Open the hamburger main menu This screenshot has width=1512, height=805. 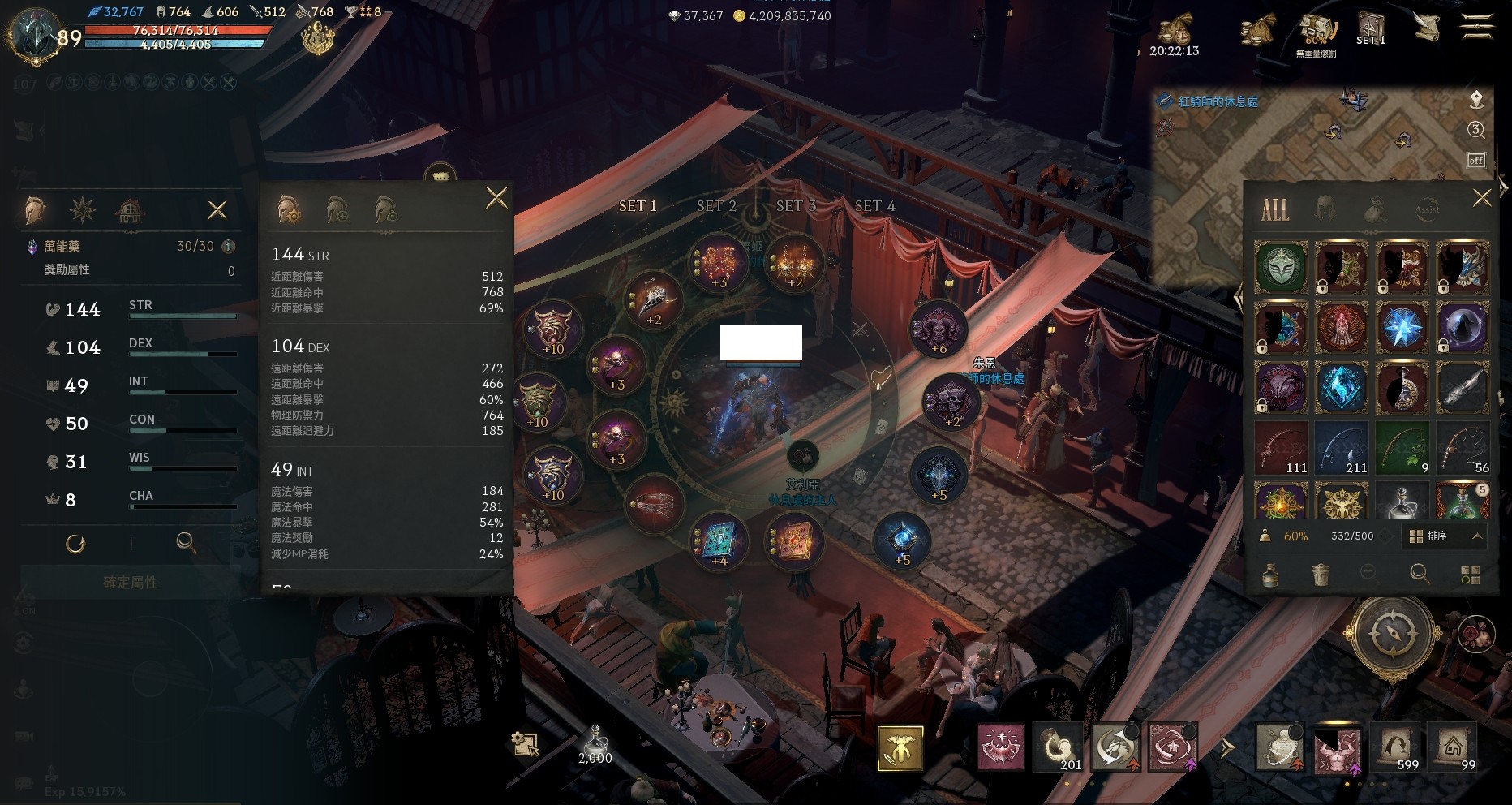(1476, 28)
